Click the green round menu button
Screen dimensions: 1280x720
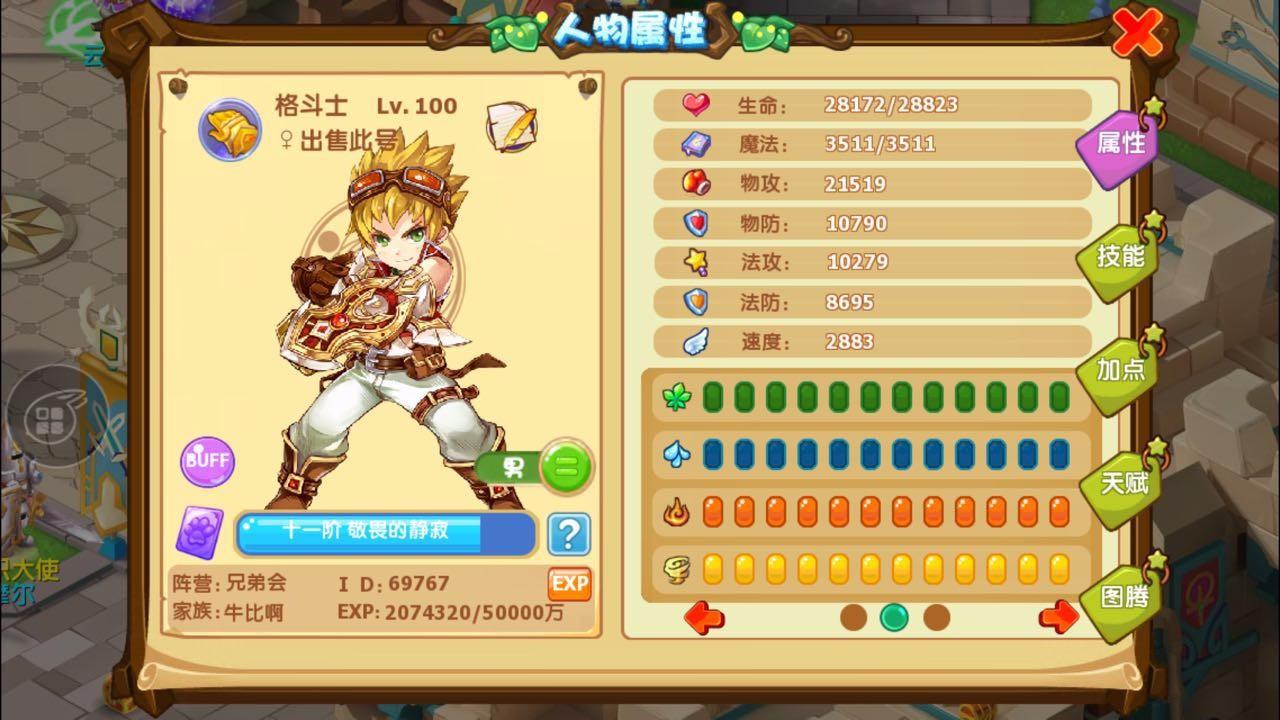(566, 467)
